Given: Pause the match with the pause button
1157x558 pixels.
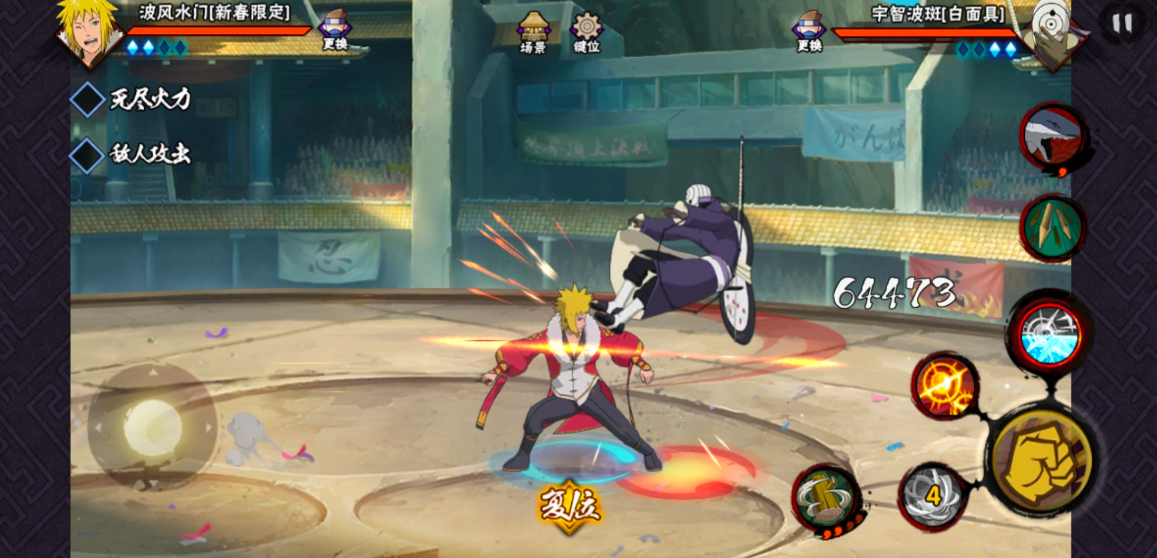Looking at the screenshot, I should [1122, 22].
